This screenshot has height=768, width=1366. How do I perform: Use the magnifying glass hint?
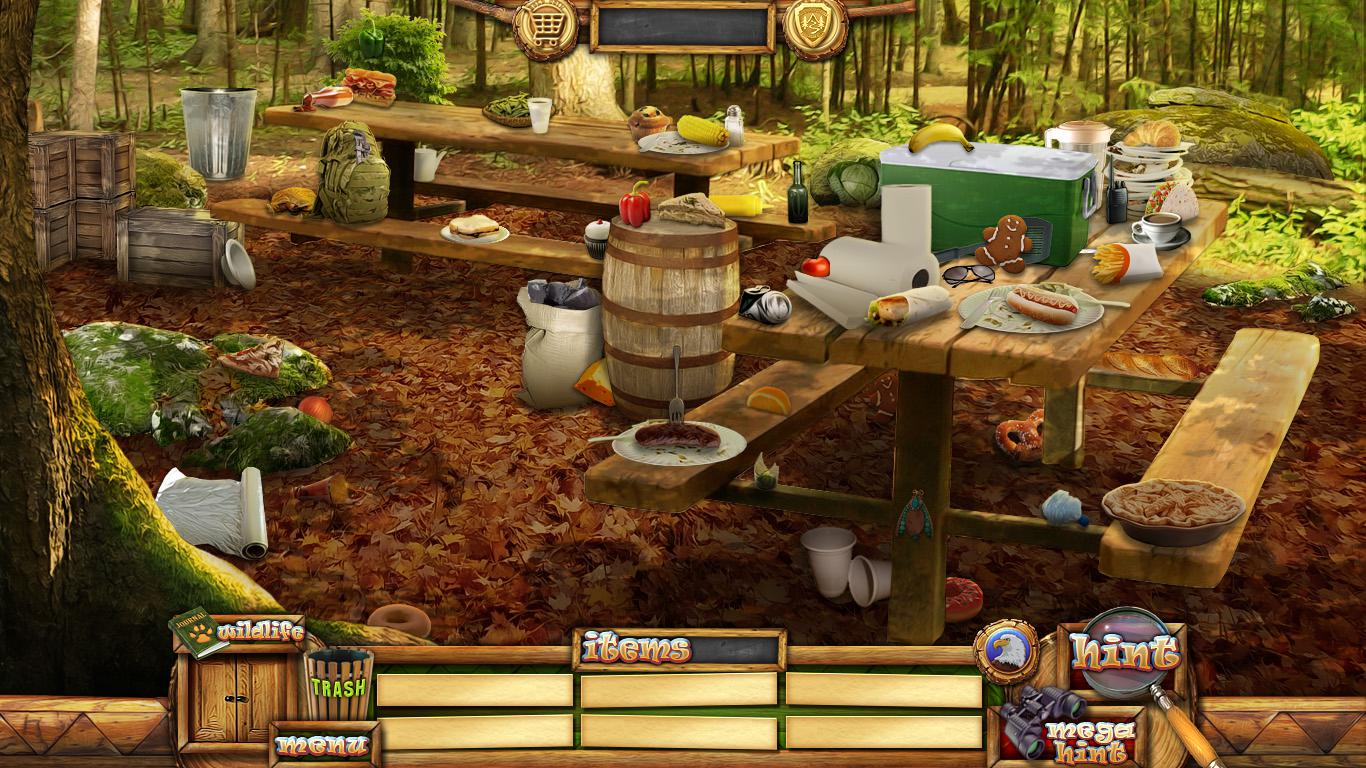point(1124,653)
